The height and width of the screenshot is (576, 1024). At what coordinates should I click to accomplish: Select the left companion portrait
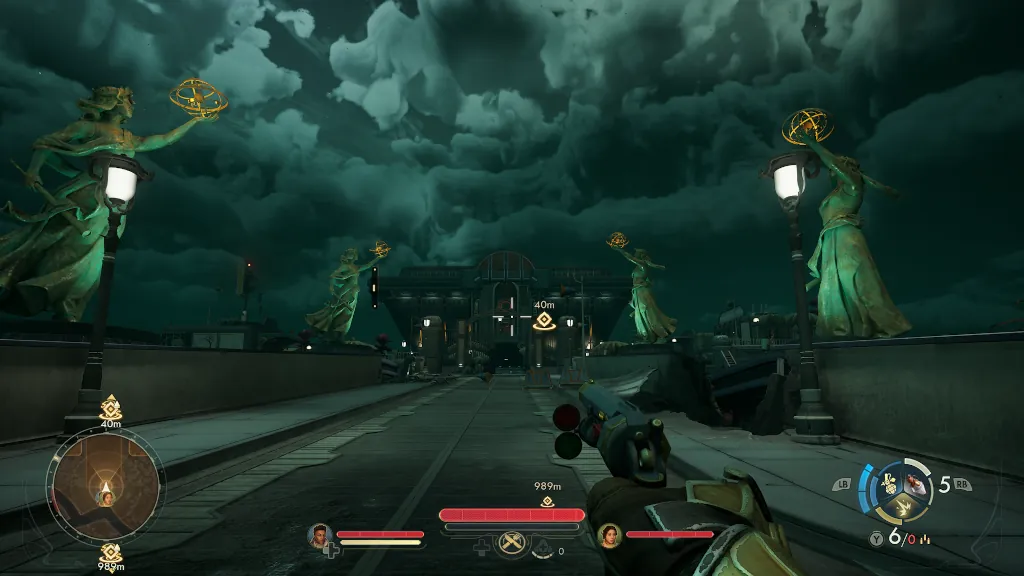coord(320,535)
